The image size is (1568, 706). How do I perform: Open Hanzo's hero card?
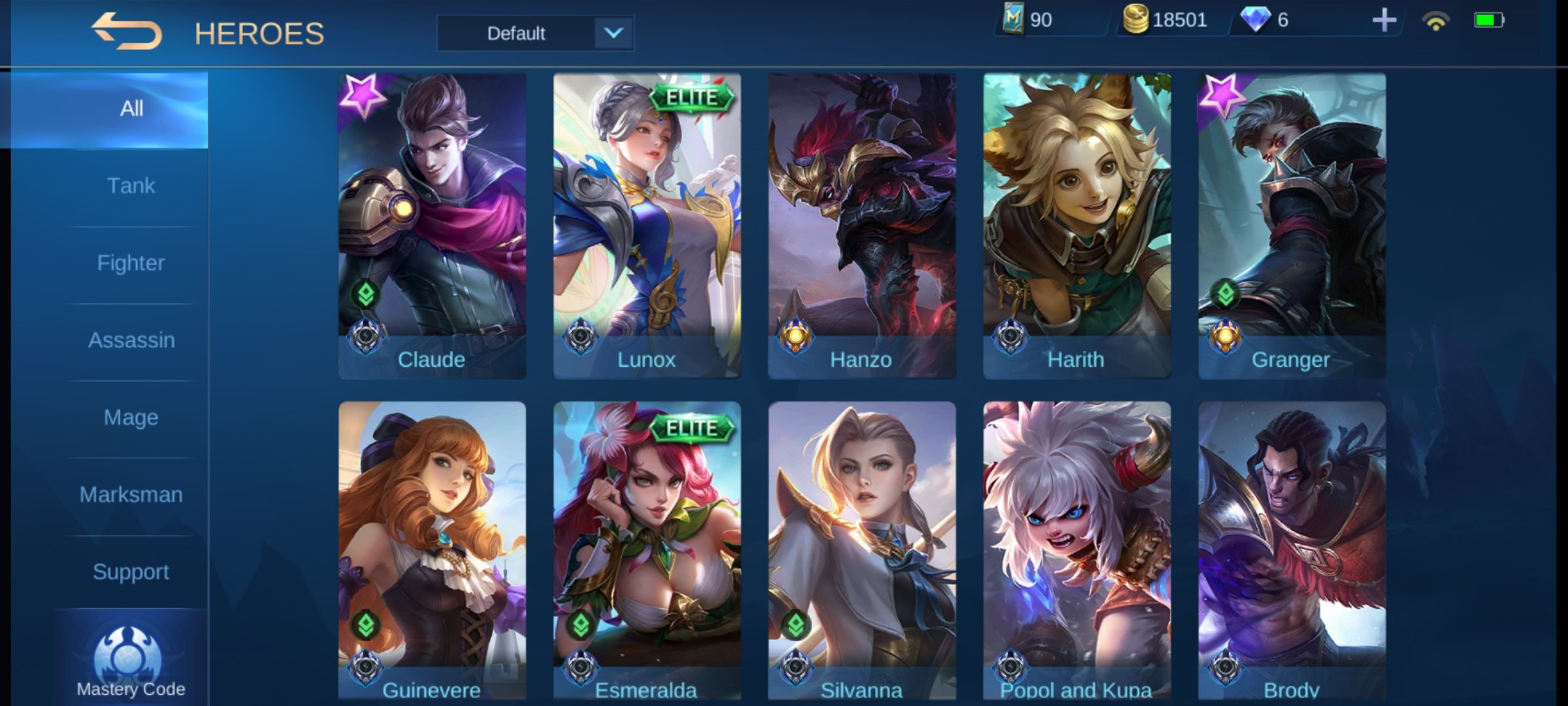tap(862, 226)
